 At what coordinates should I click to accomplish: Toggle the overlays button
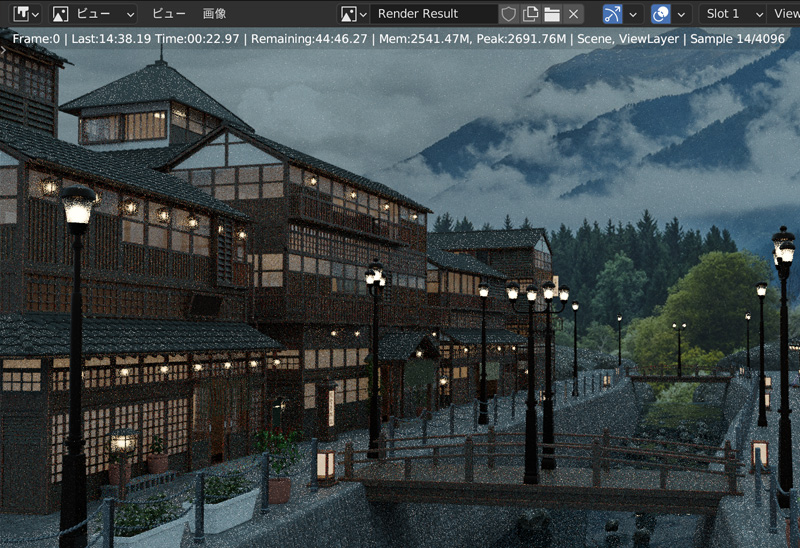tap(660, 14)
